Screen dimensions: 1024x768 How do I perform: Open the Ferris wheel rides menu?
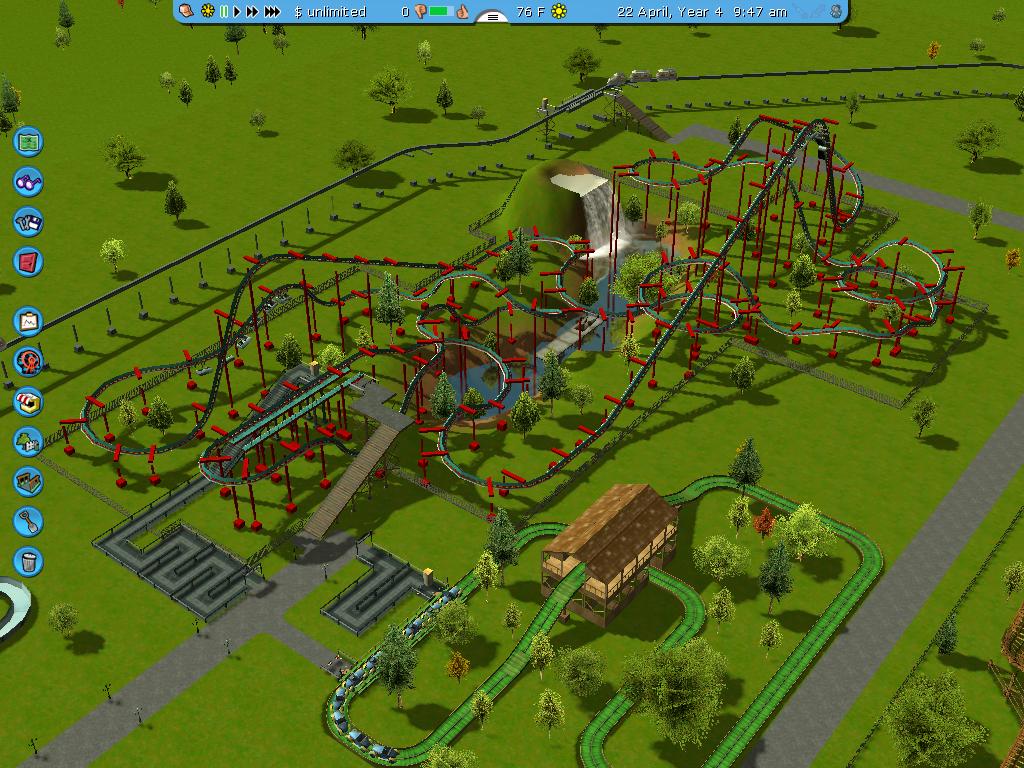(28, 361)
